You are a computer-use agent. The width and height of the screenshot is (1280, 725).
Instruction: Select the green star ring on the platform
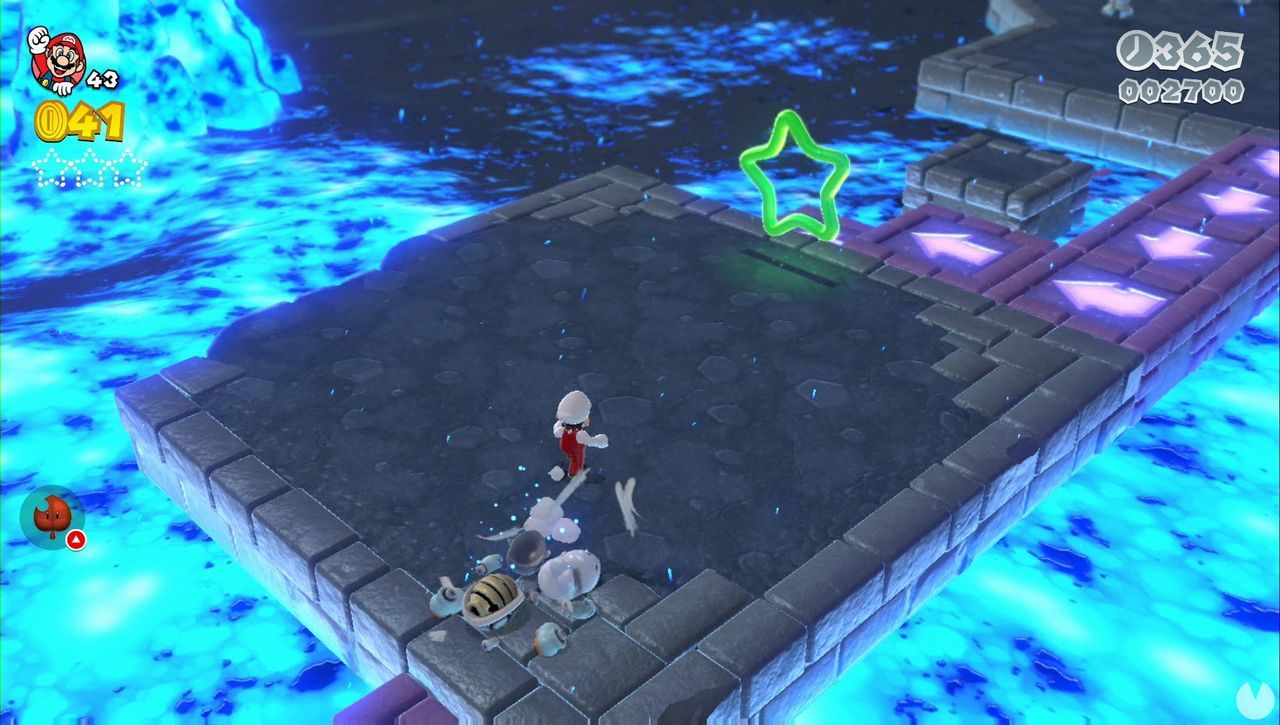pos(795,172)
